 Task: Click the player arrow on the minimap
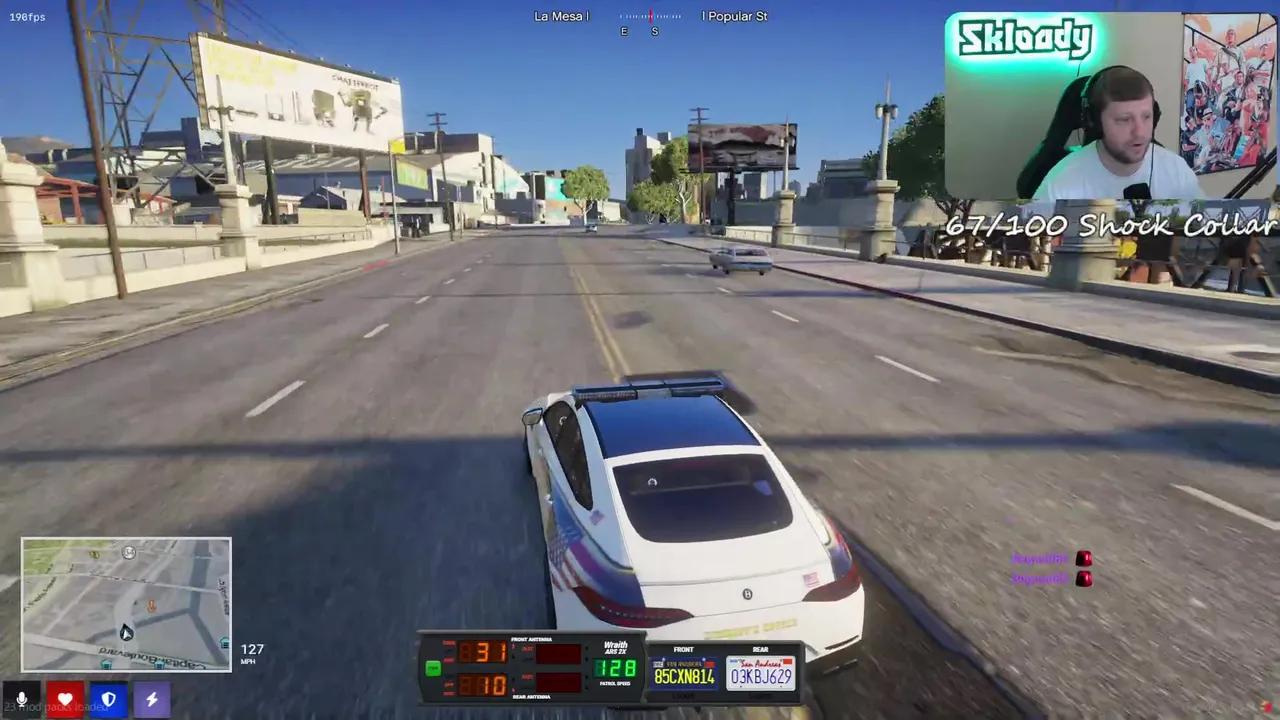pos(125,632)
